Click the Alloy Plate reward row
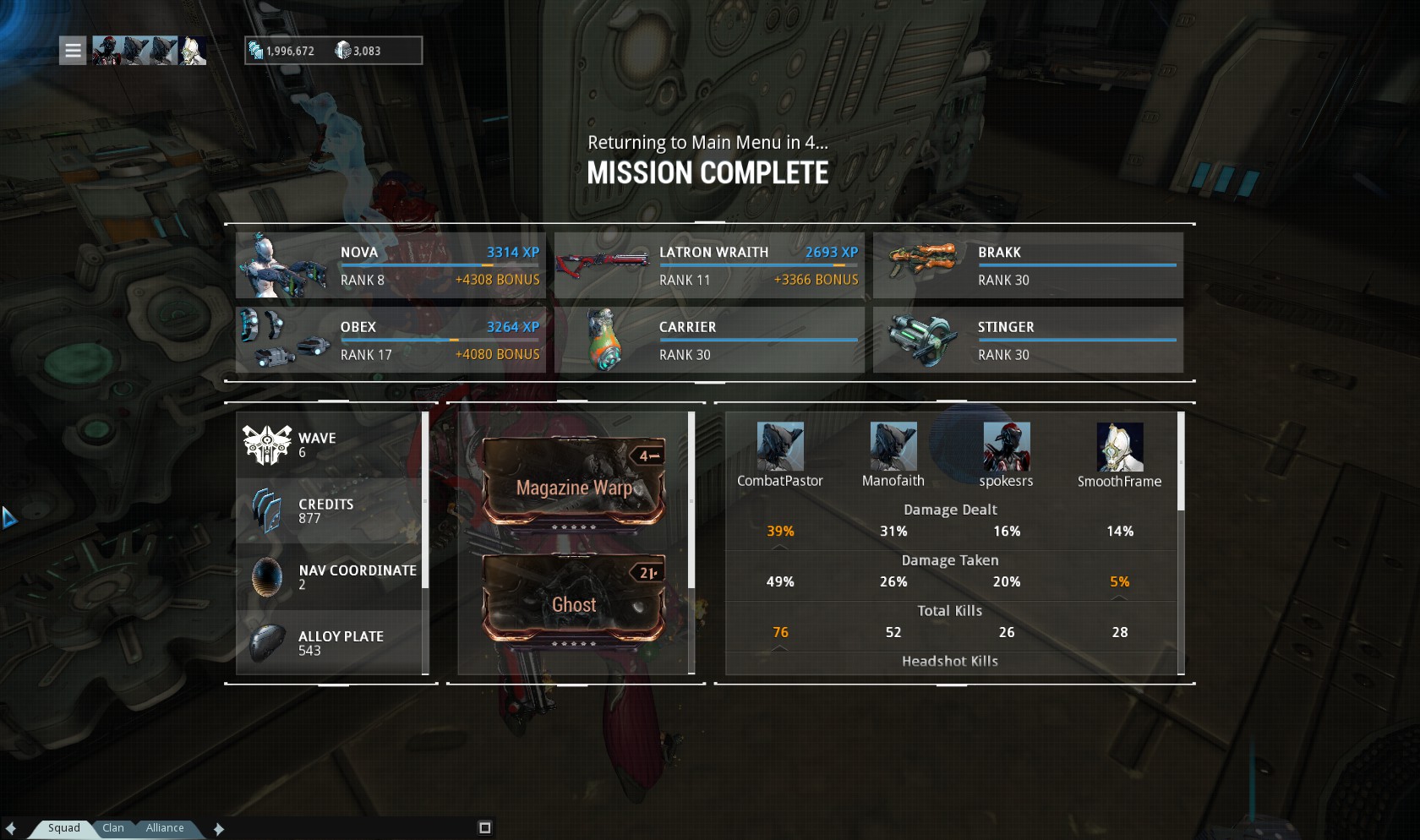 click(330, 643)
